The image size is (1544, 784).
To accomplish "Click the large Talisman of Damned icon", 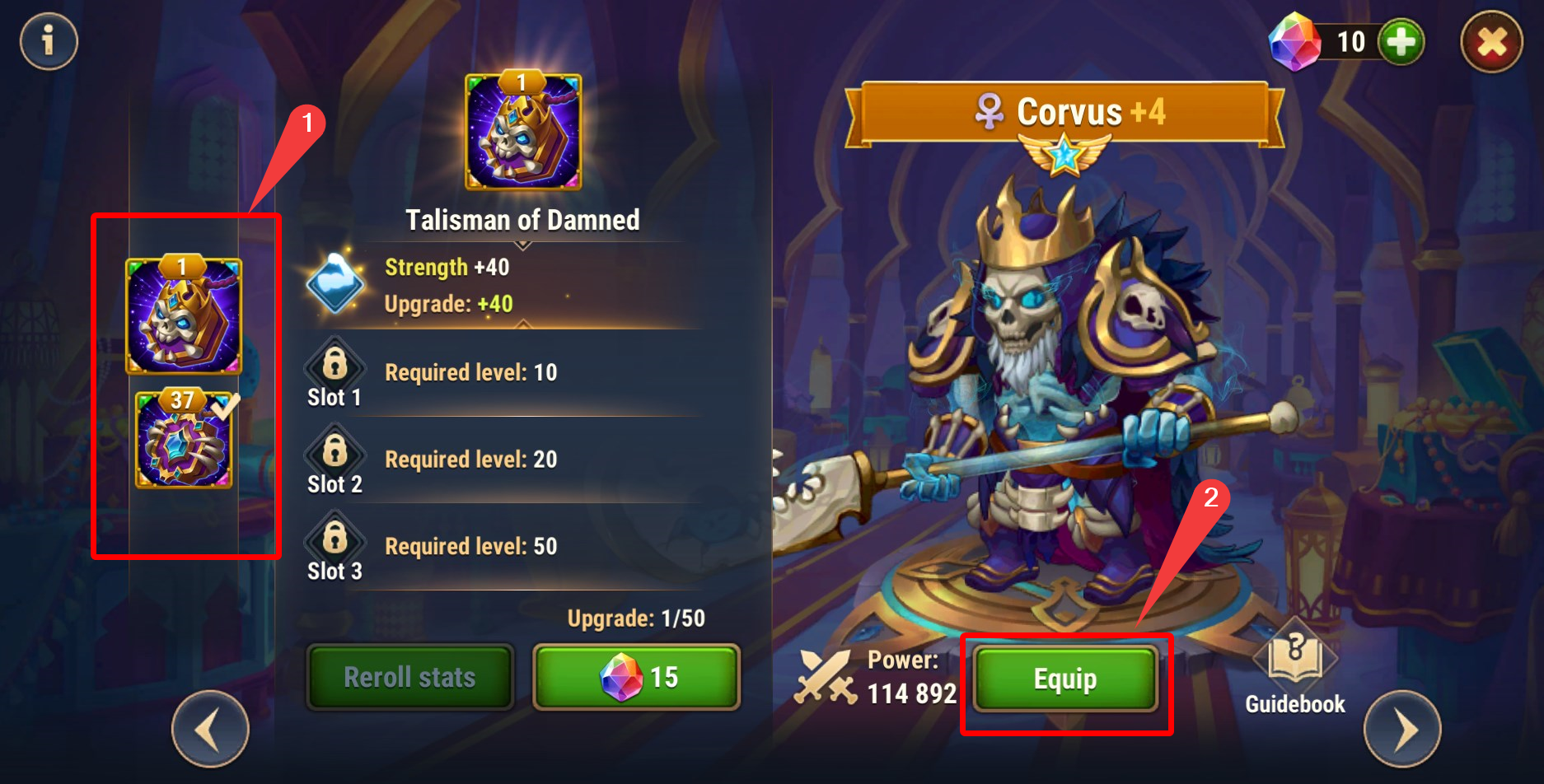I will [x=523, y=132].
